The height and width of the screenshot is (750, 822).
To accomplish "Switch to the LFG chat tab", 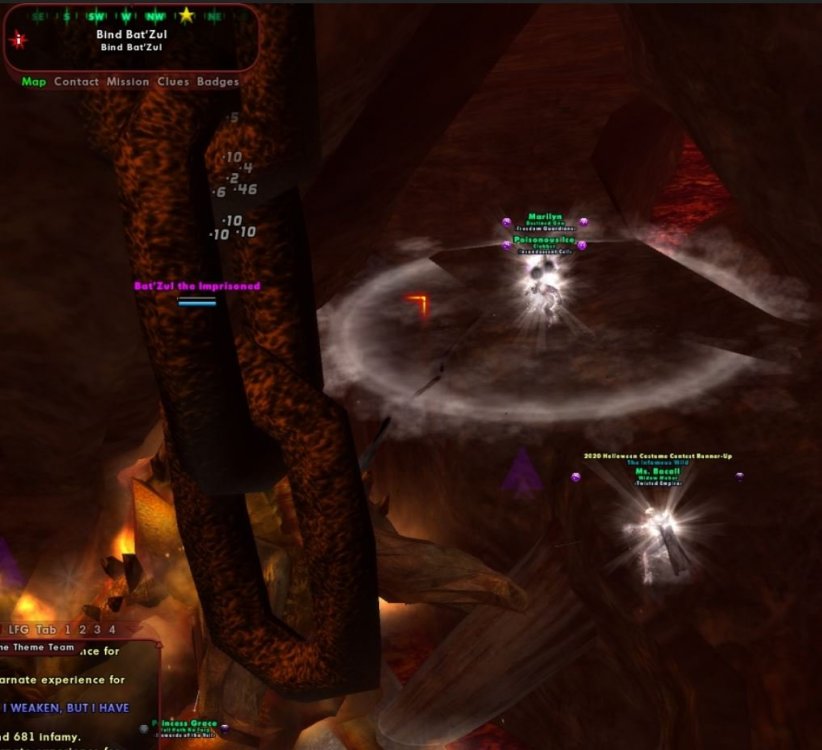I will 18,630.
